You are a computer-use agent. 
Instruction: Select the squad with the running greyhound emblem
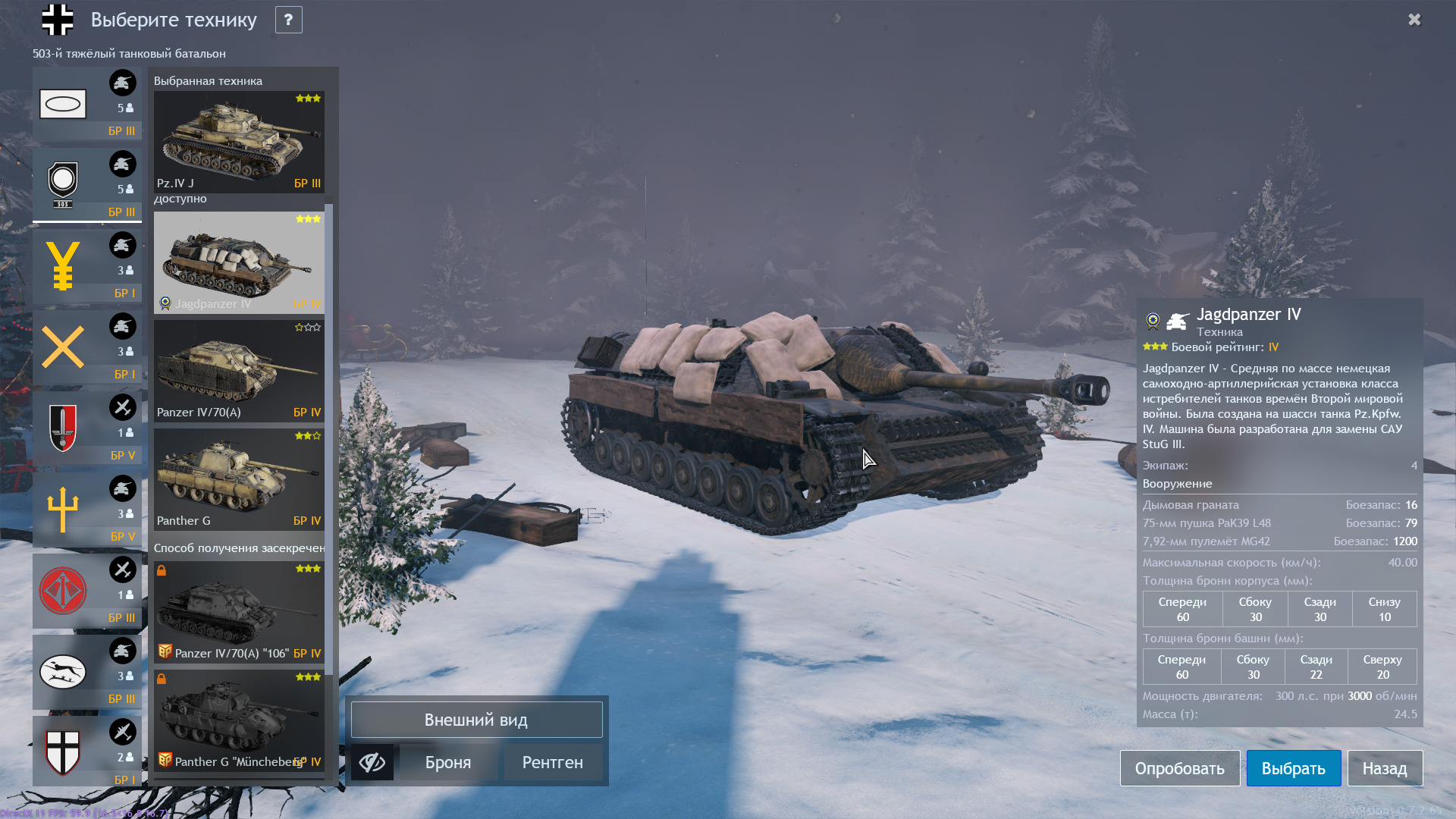click(86, 671)
